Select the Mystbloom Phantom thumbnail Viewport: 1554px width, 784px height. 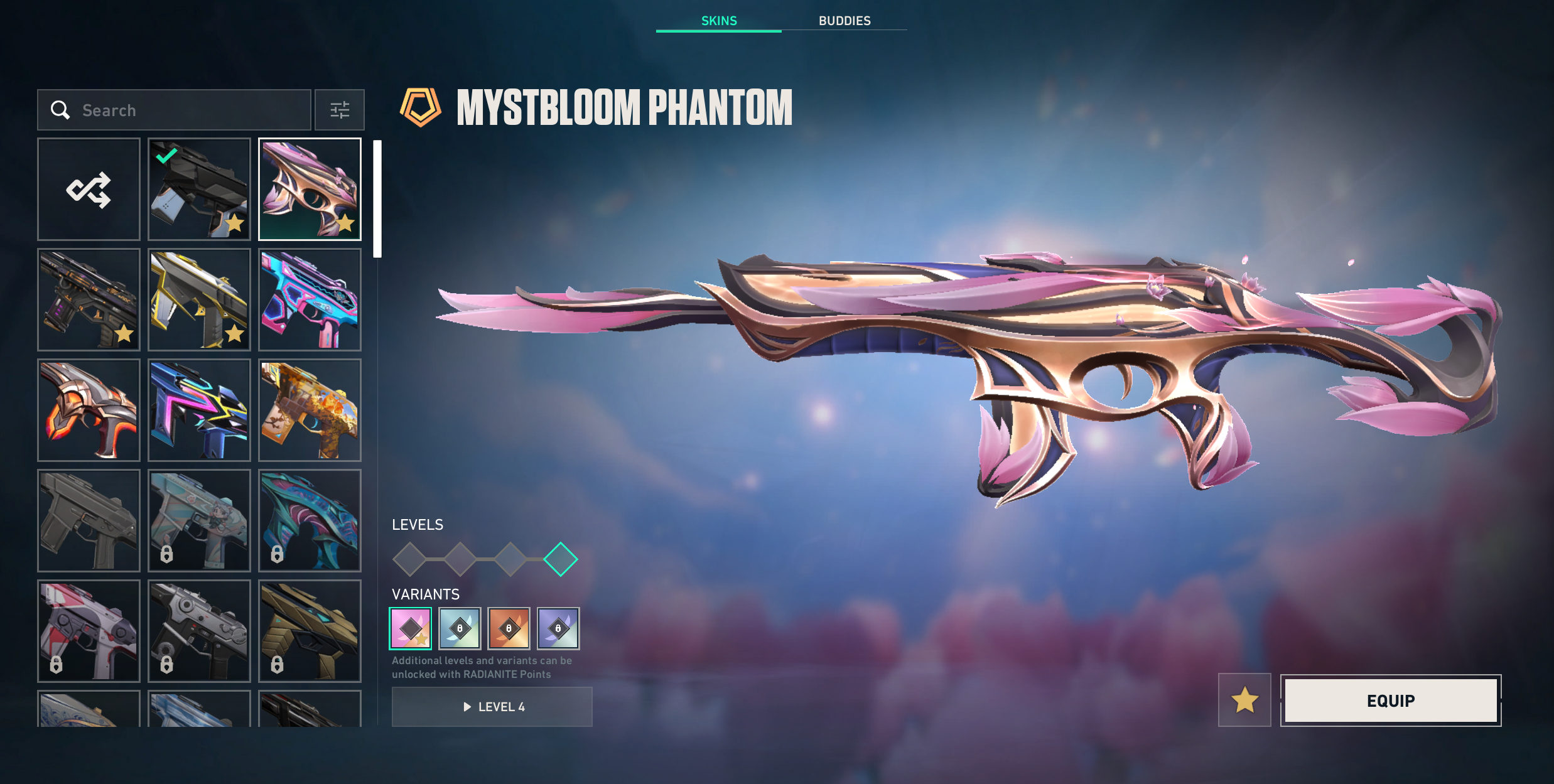point(310,190)
